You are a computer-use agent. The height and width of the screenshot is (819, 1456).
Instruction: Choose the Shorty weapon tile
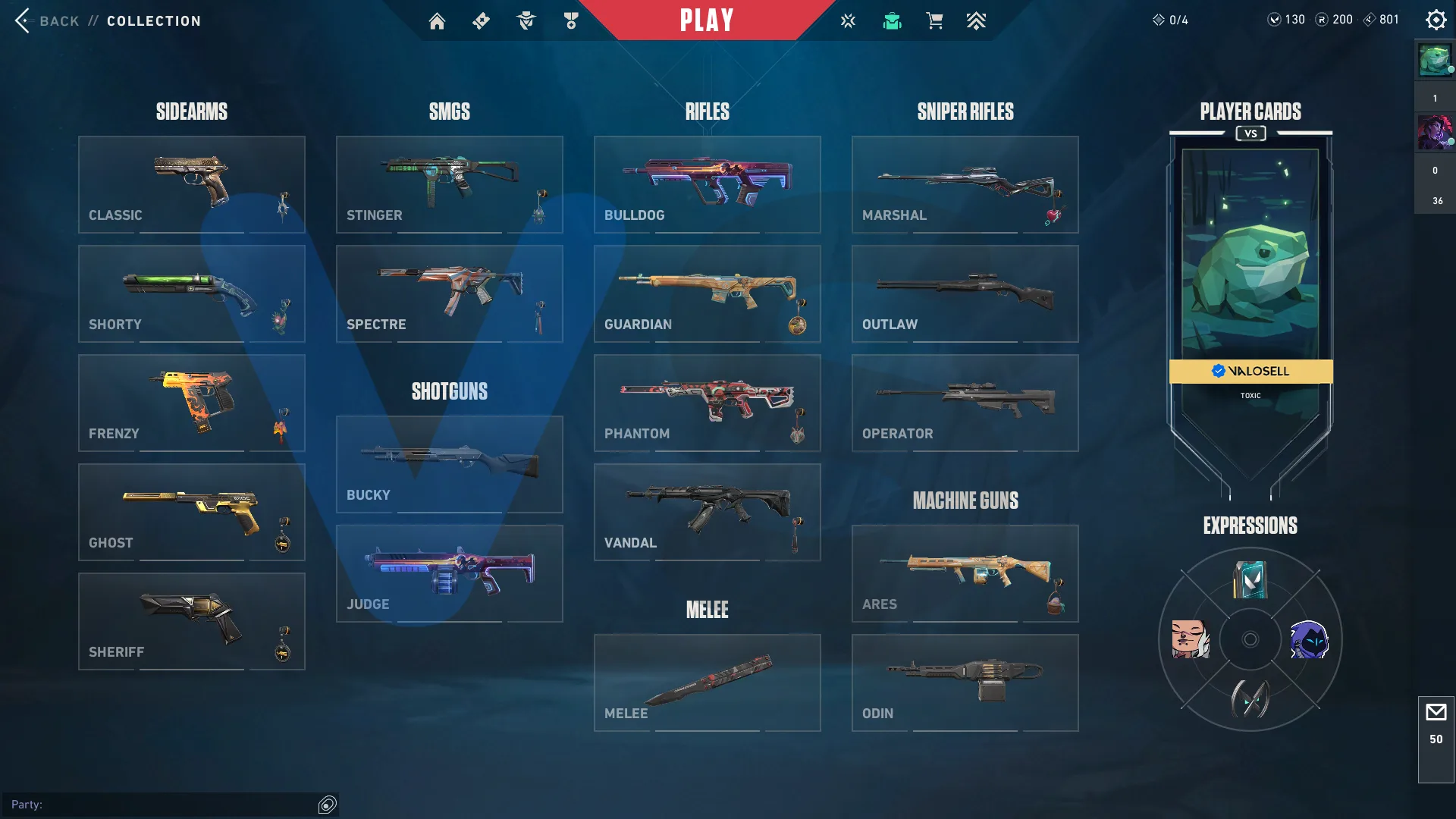pyautogui.click(x=191, y=293)
